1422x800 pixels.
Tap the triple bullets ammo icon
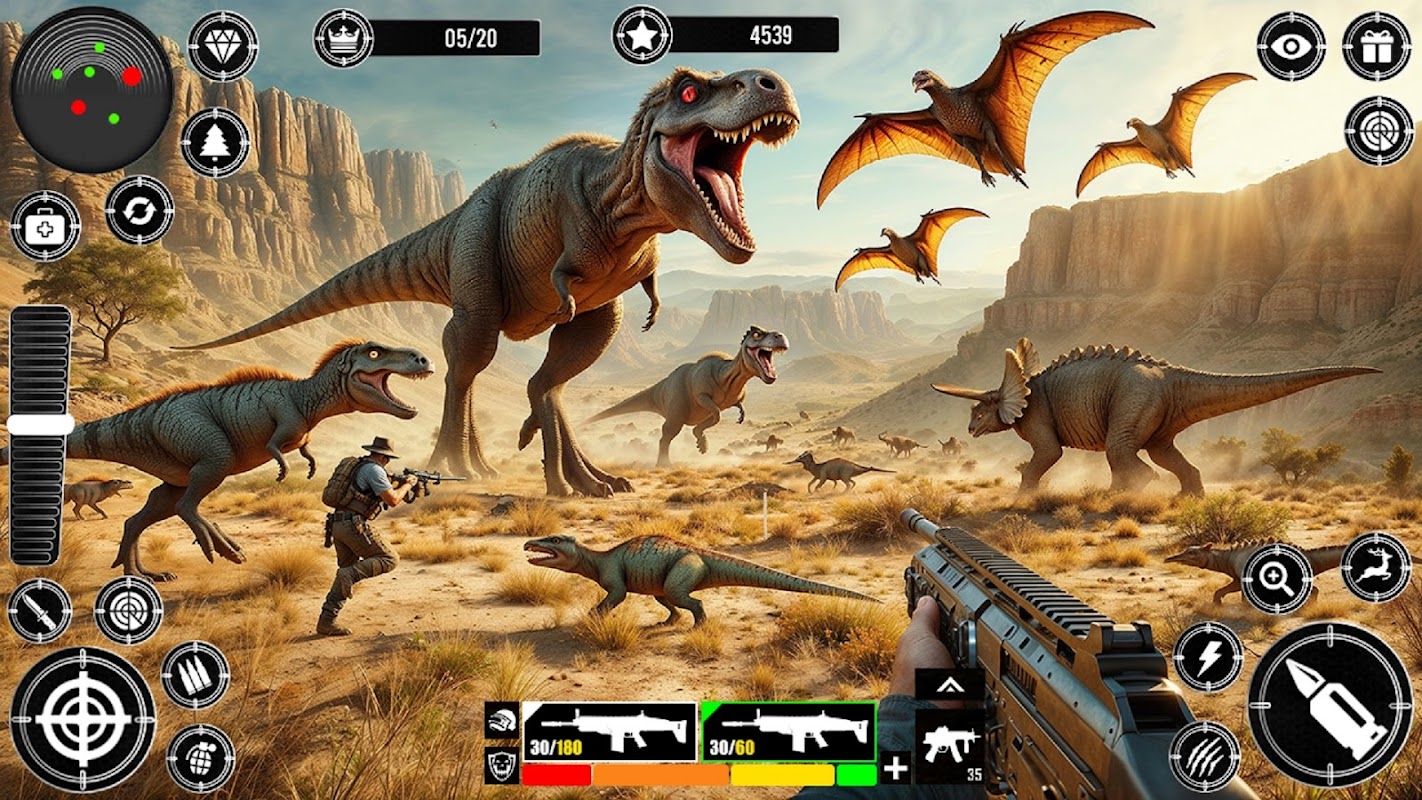(195, 675)
